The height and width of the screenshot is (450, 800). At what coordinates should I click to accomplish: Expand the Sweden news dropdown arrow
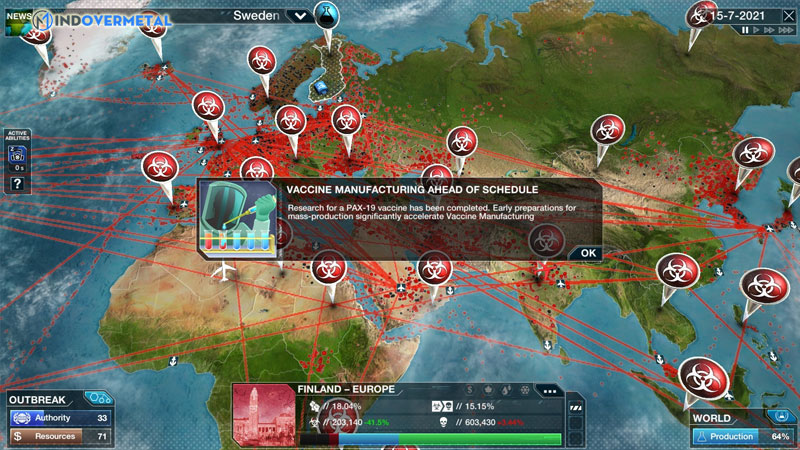299,16
